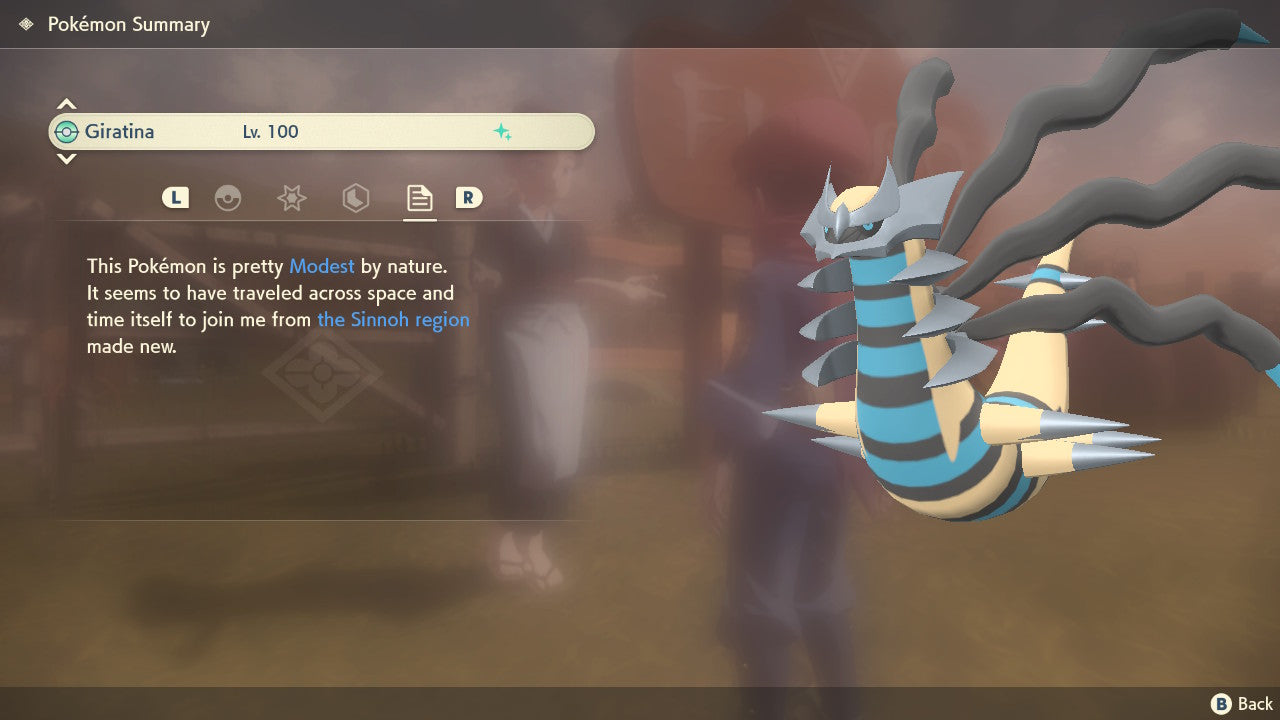Click the Pokémon Summary title bar

(x=128, y=24)
